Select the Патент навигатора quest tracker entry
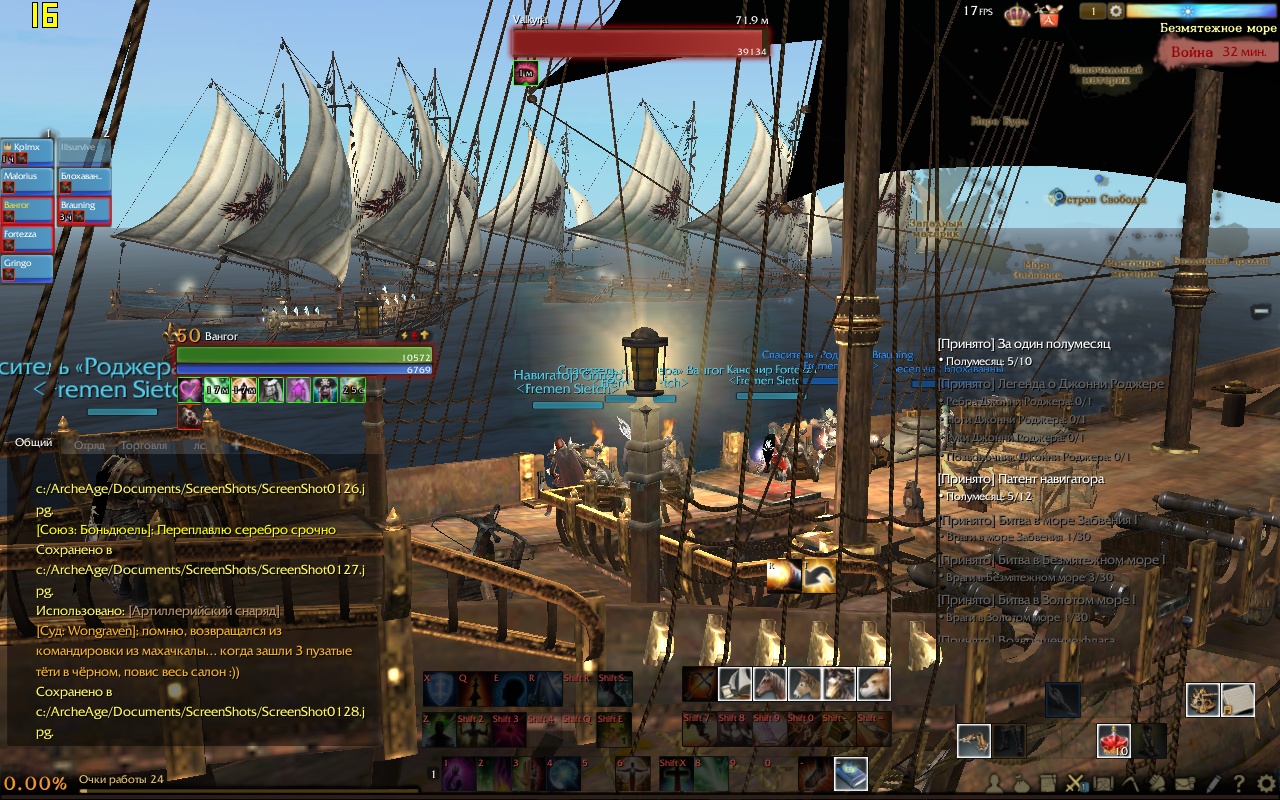 tap(1020, 479)
